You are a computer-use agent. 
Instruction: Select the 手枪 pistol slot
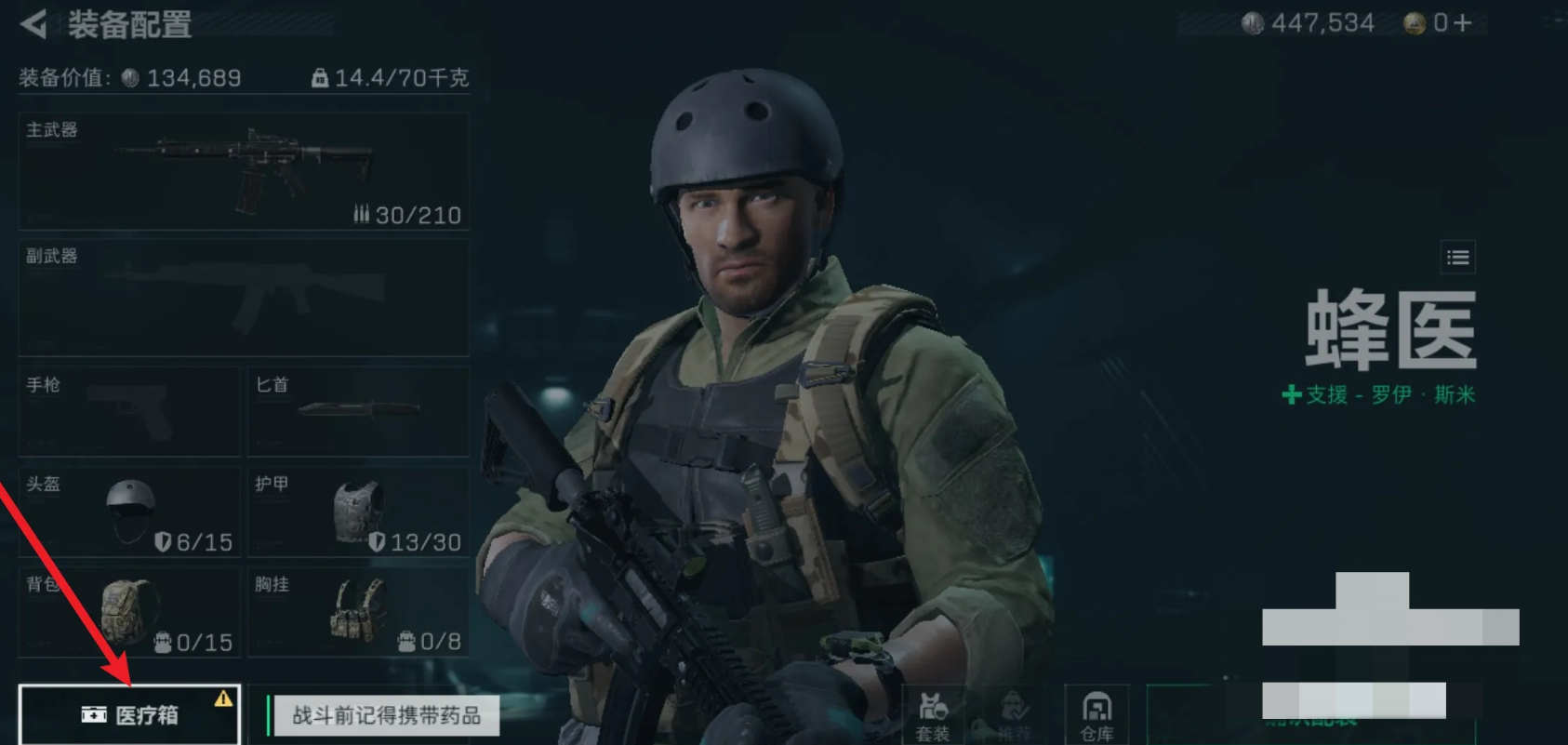(127, 412)
